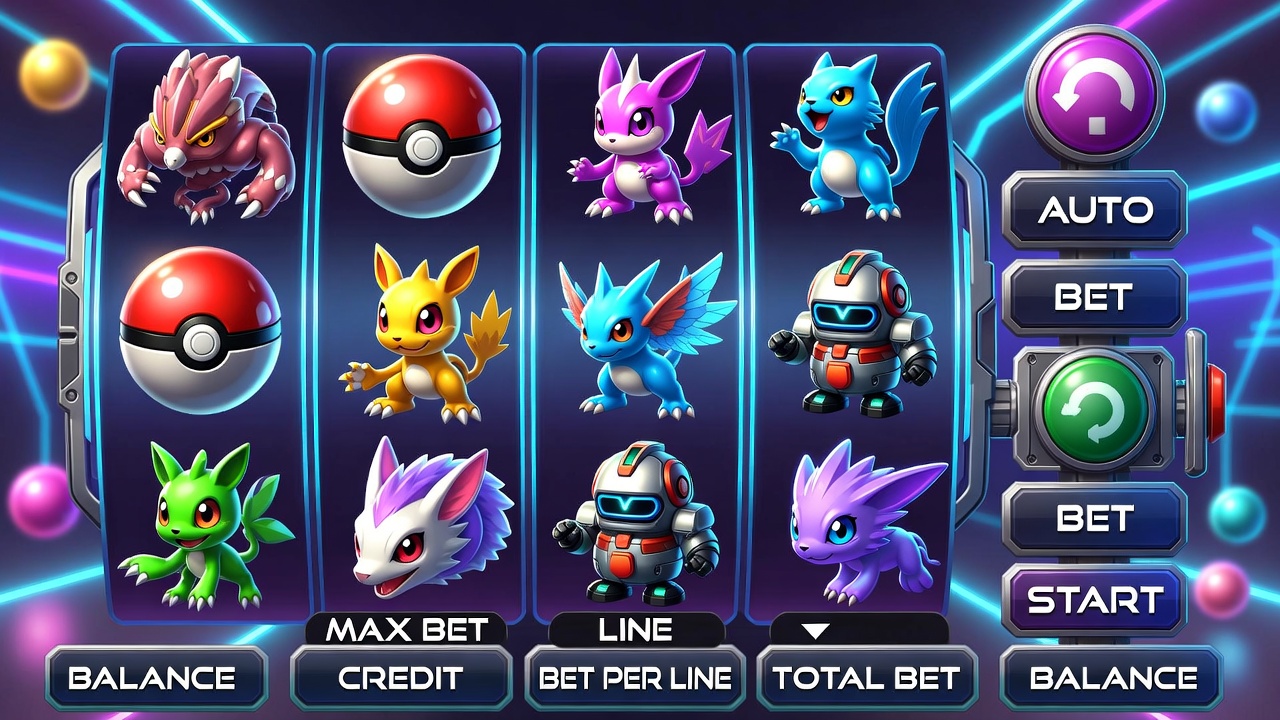Choose the BET PER LINE button
Image resolution: width=1280 pixels, height=720 pixels.
click(x=635, y=678)
